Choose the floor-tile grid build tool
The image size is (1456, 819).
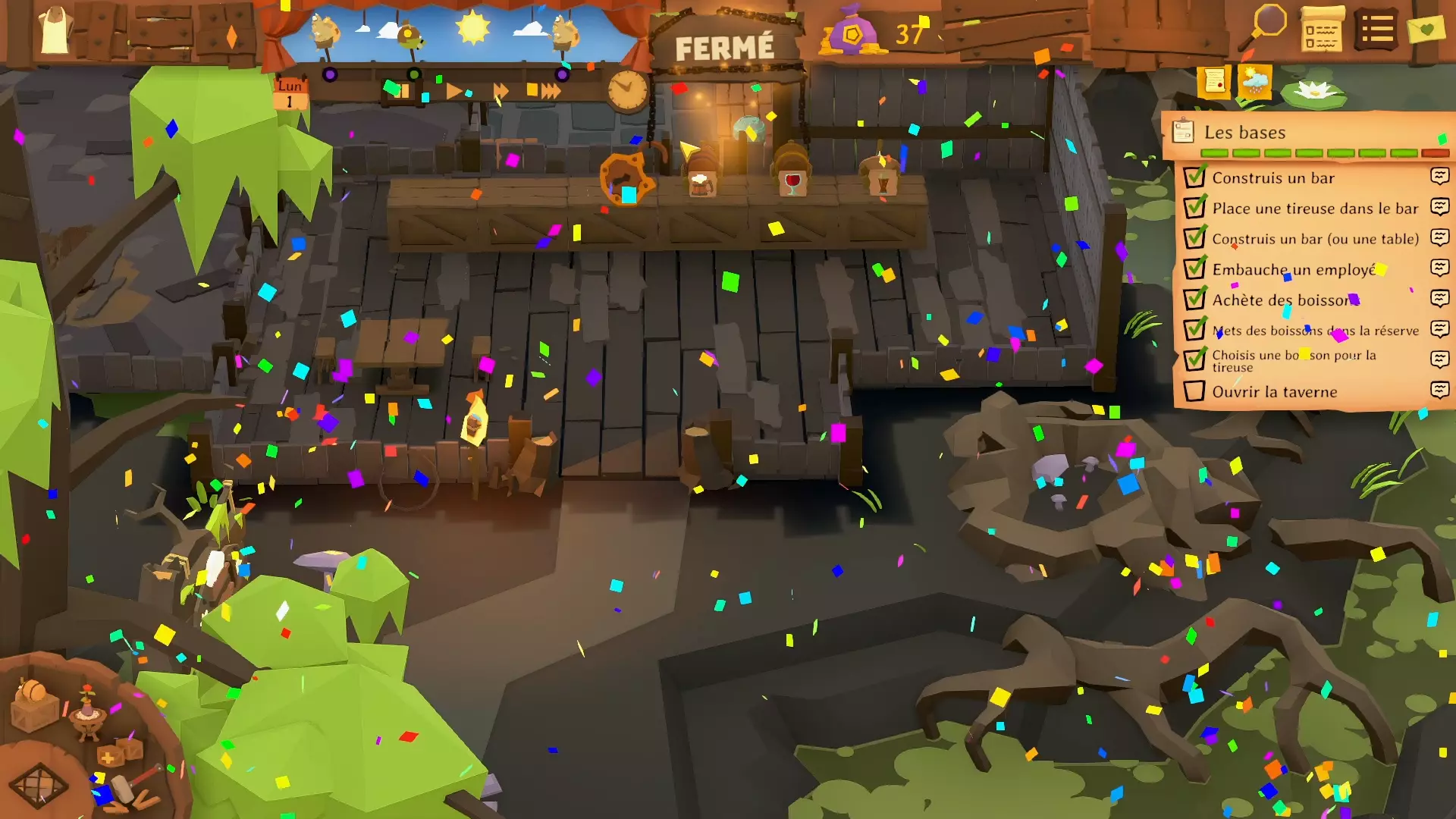[38, 784]
